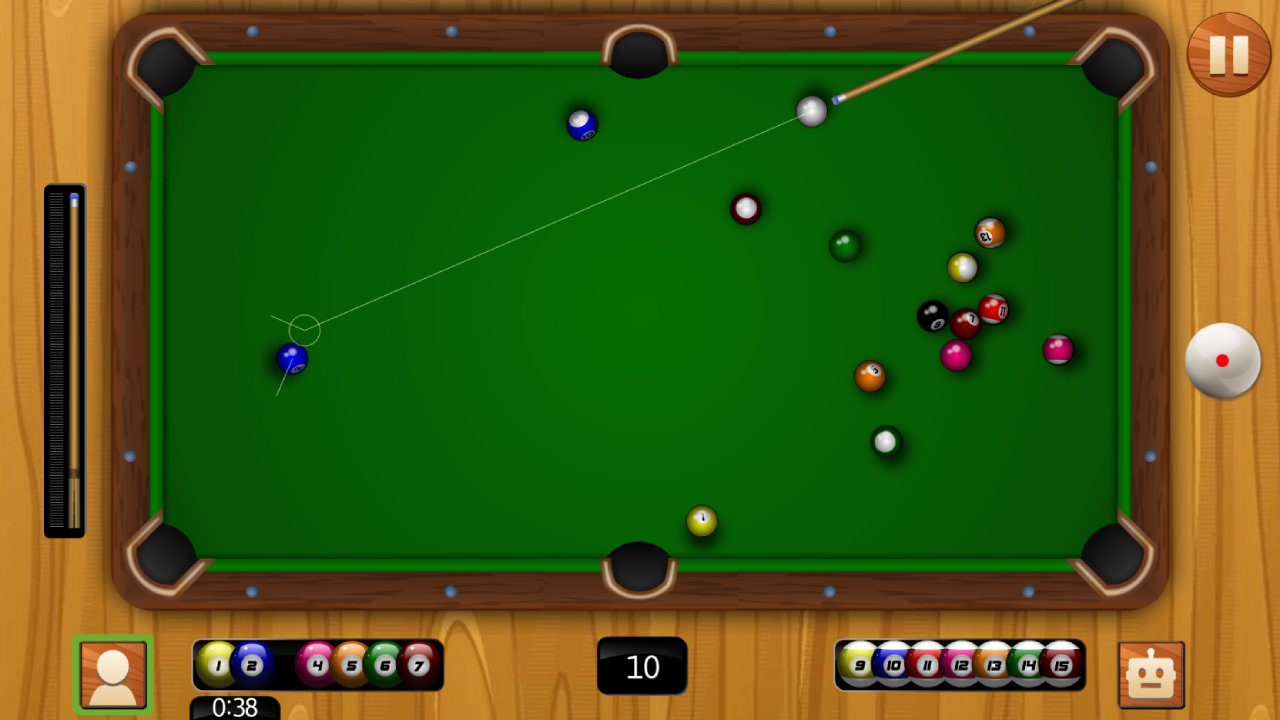
Task: Click the cue ball on the table
Action: pos(812,111)
